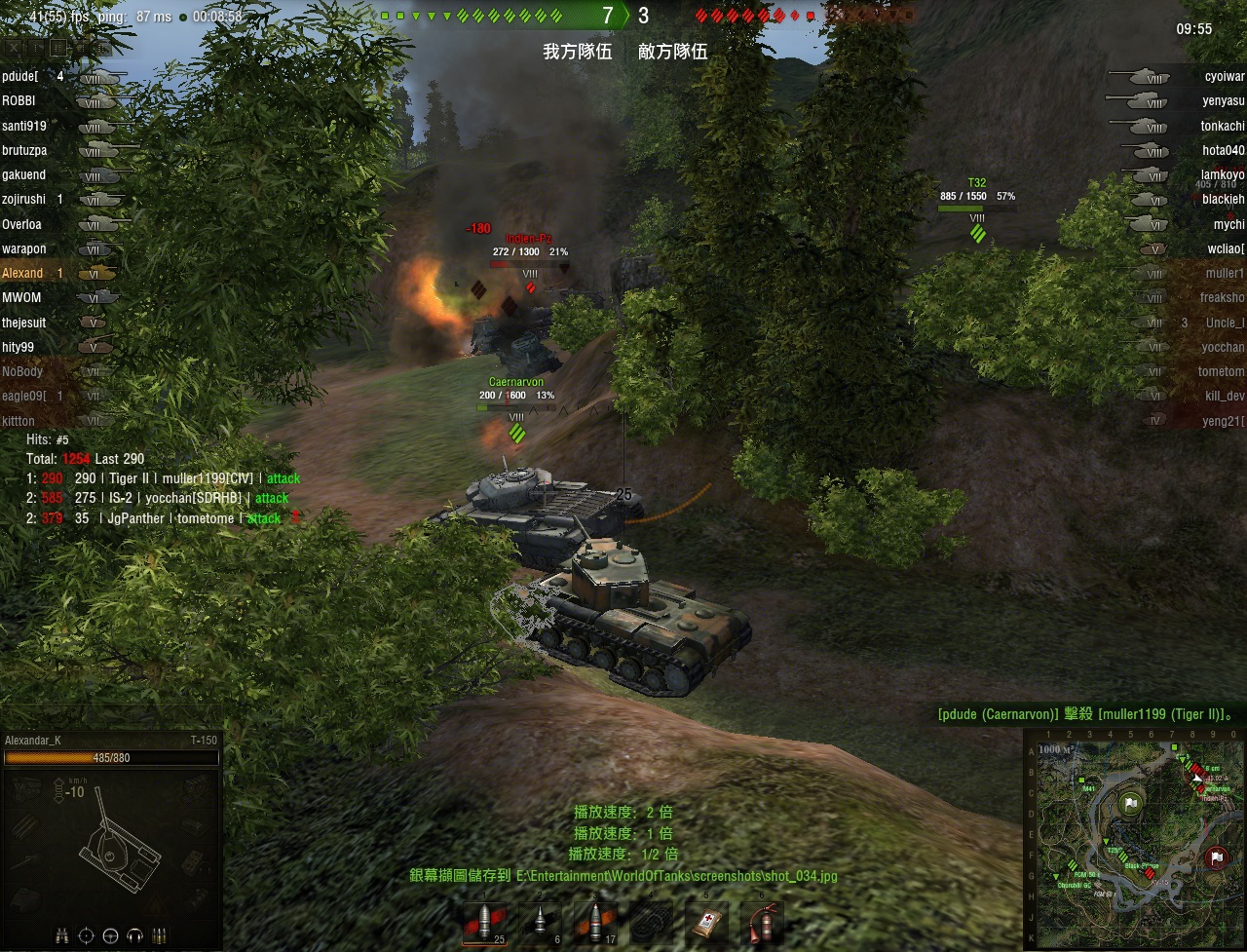
Task: Select blackieh from the enemy player list
Action: 1223,200
